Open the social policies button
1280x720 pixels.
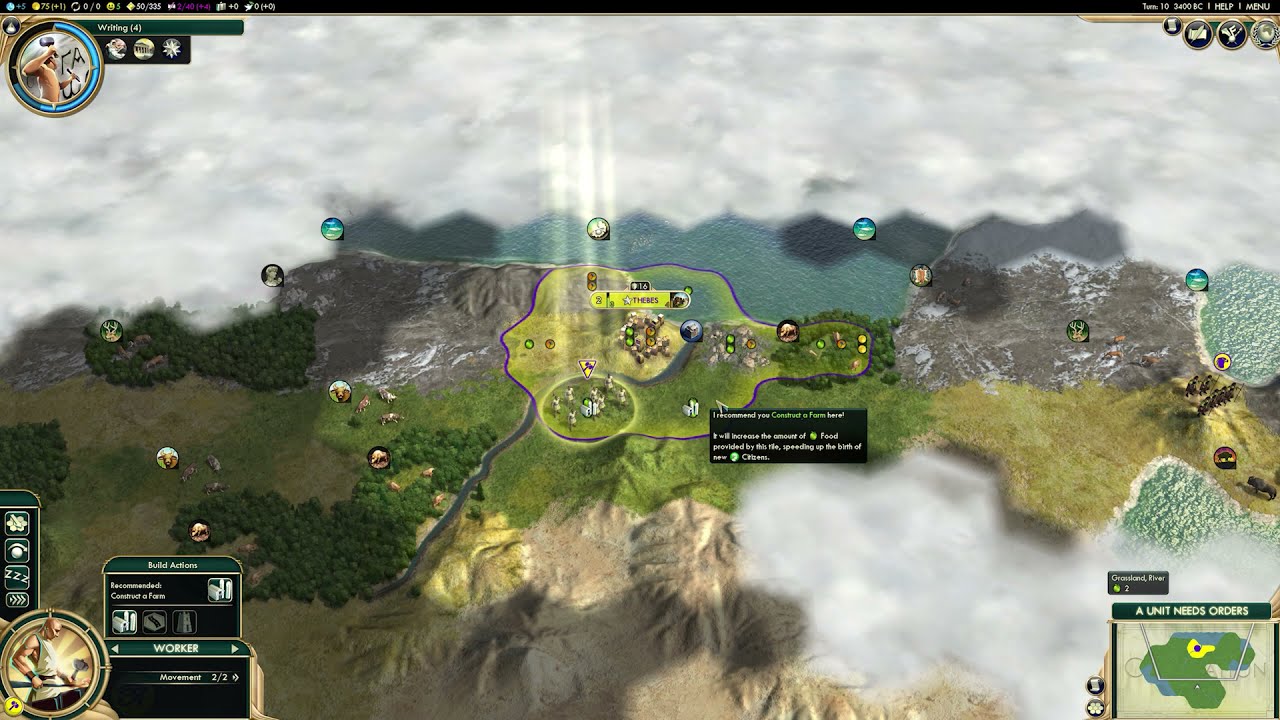(1231, 35)
